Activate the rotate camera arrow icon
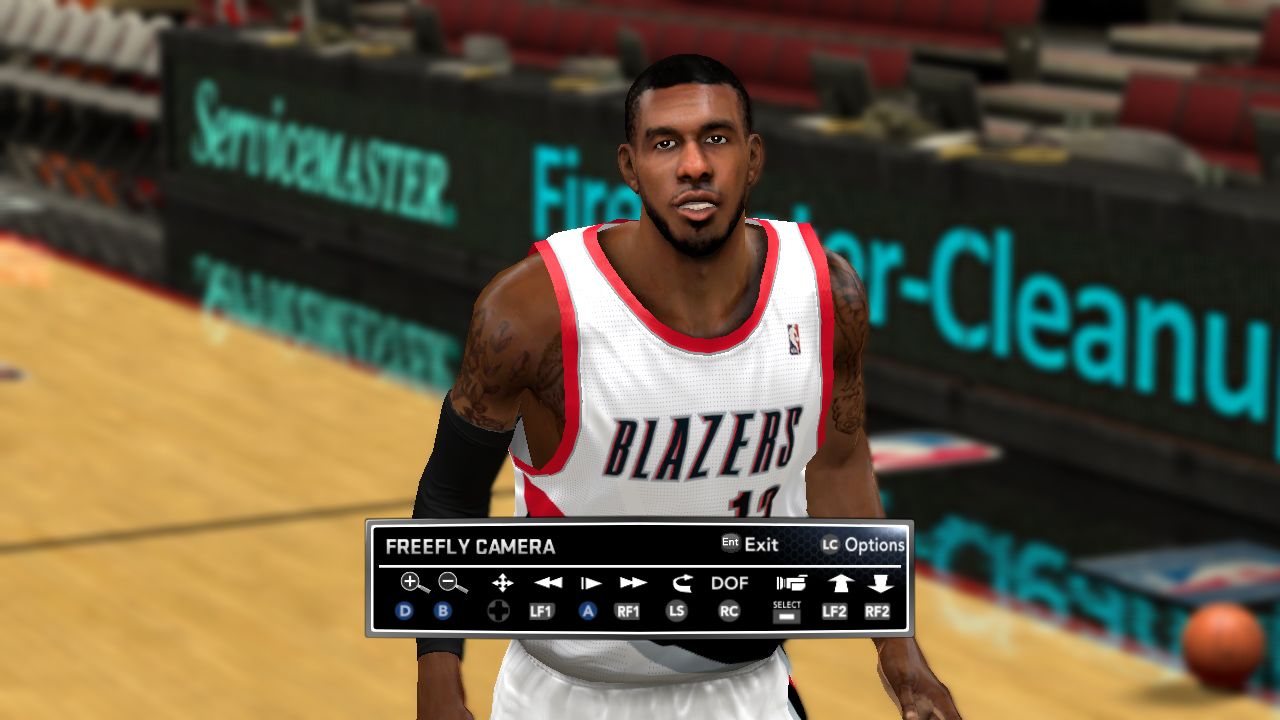The height and width of the screenshot is (720, 1280). click(x=682, y=583)
